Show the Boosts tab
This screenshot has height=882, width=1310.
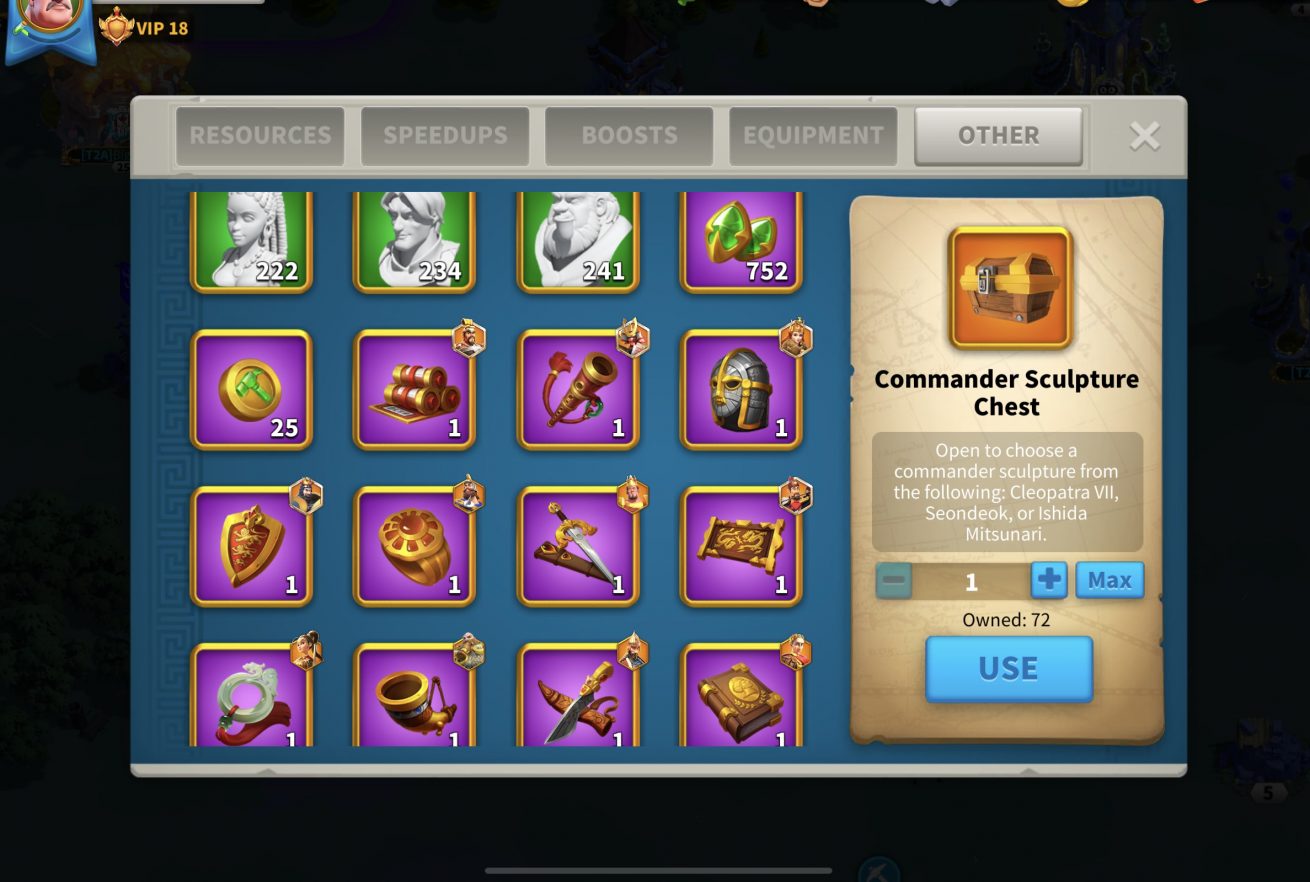pos(629,136)
